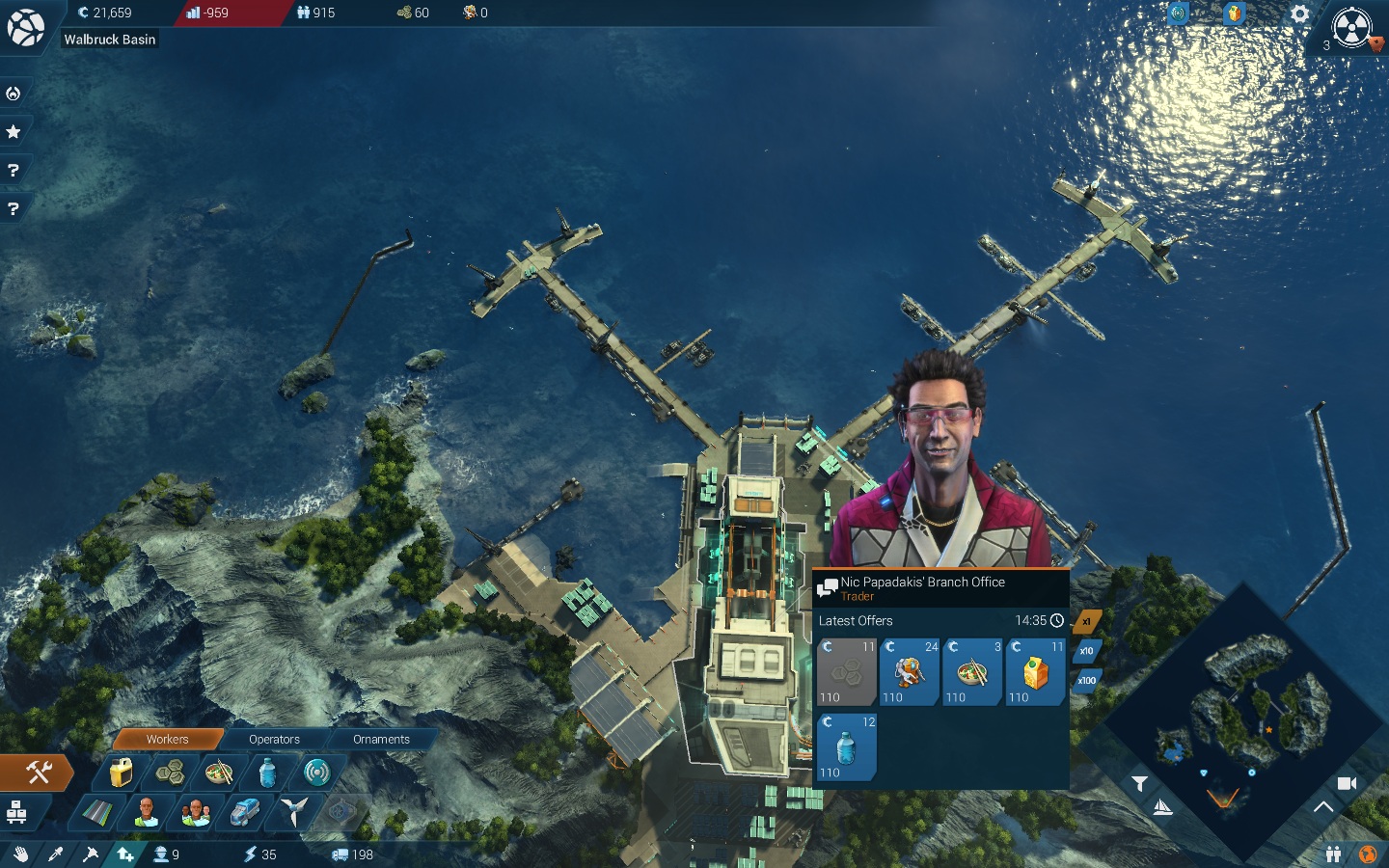1389x868 pixels.
Task: Show ship routes with the sailboat button
Action: click(1162, 807)
